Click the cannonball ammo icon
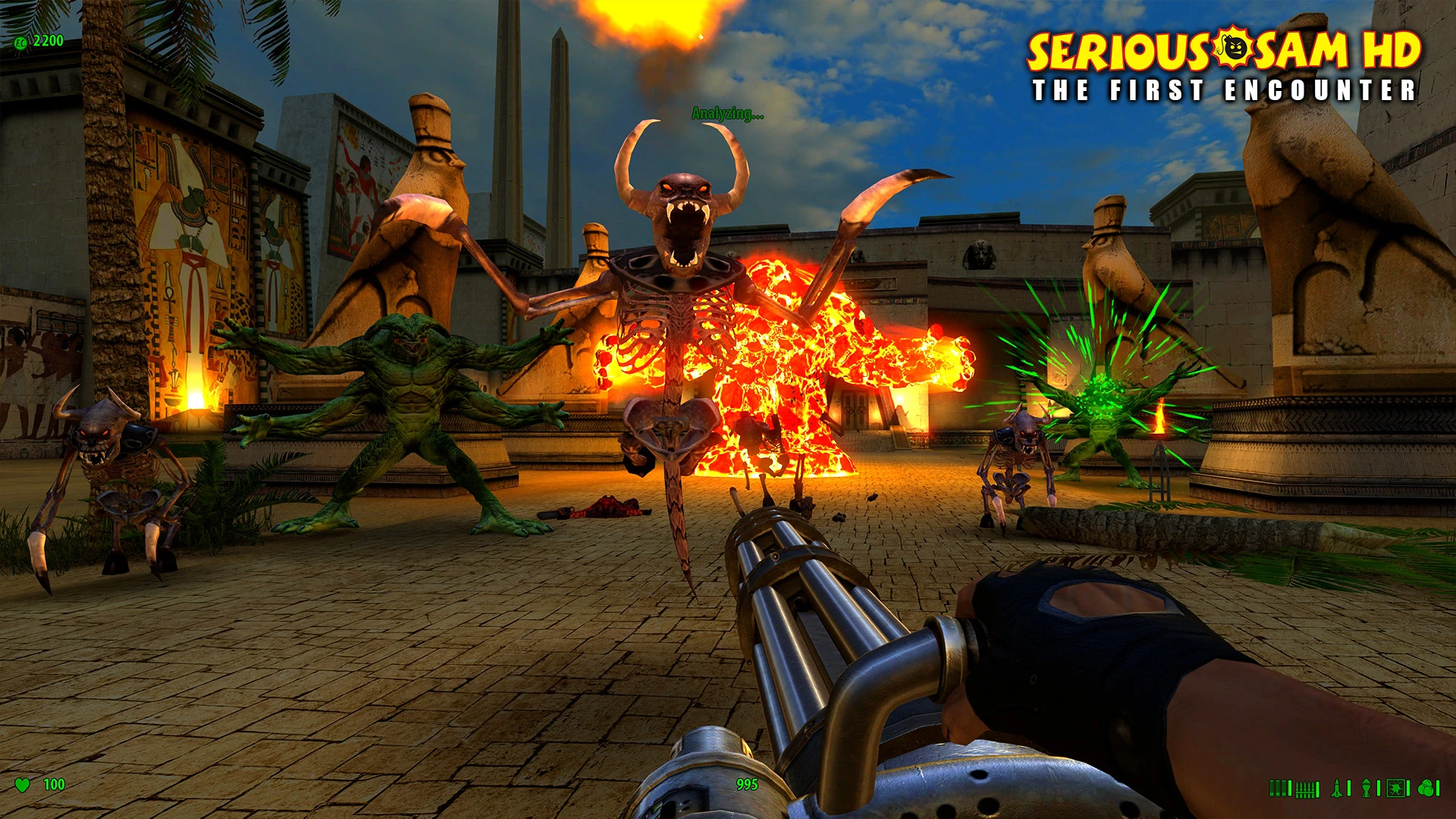 pos(1425,789)
